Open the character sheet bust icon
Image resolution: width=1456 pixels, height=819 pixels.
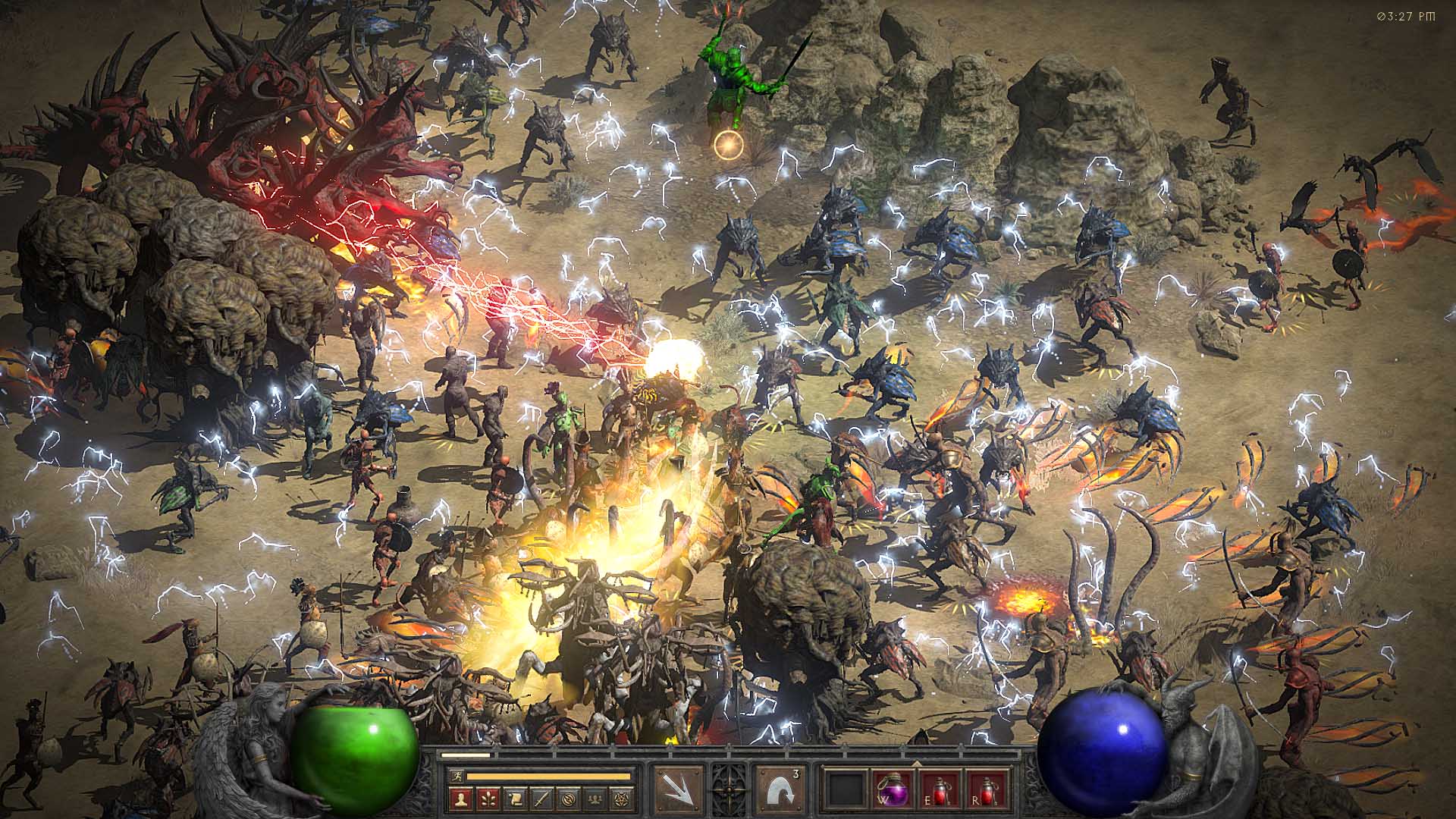460,798
